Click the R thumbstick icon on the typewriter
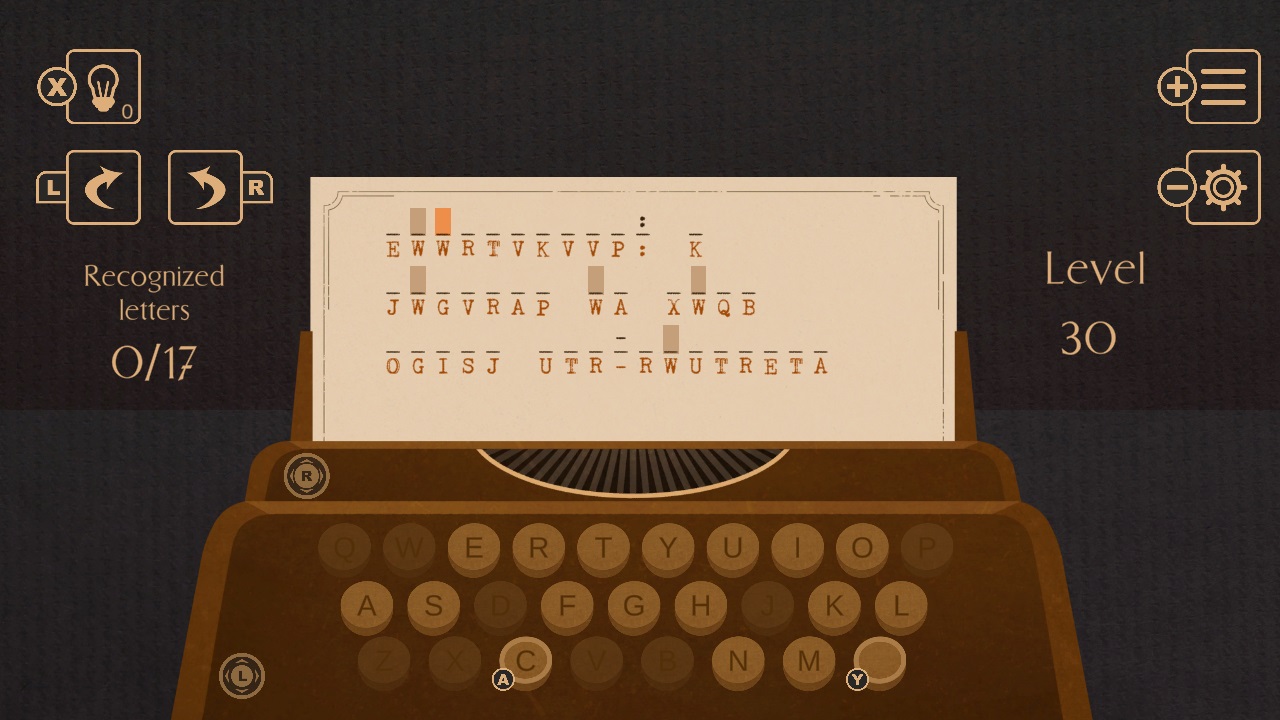This screenshot has height=720, width=1280. pyautogui.click(x=307, y=477)
